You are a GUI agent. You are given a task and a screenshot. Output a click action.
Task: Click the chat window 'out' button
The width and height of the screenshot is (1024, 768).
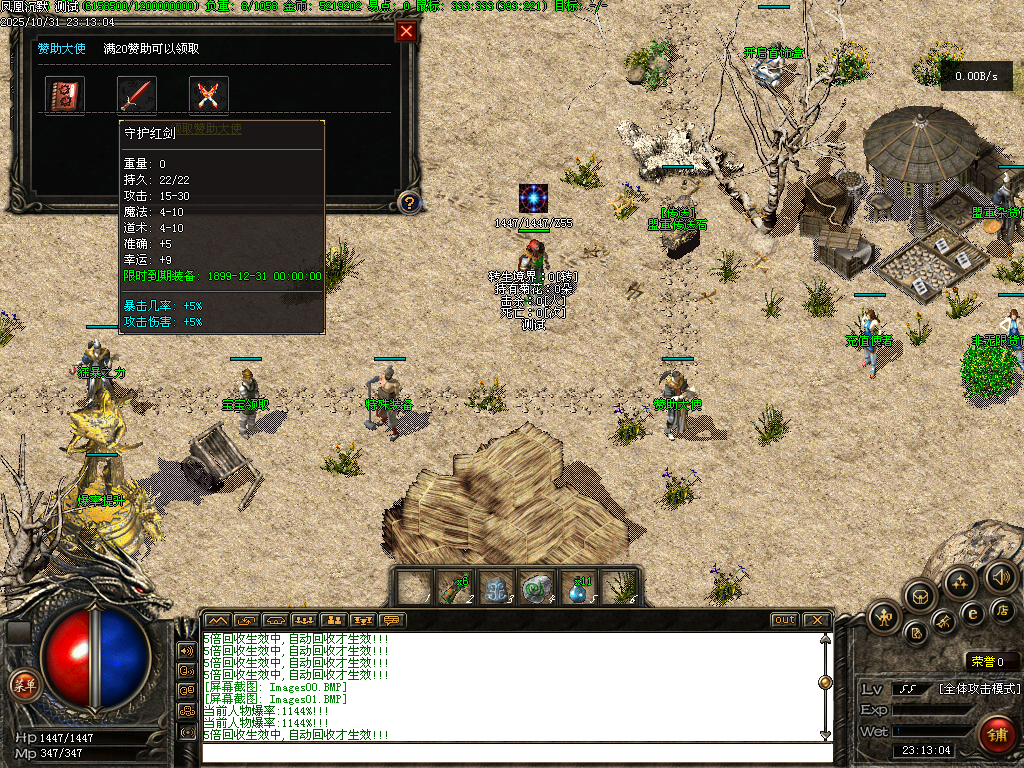(785, 620)
